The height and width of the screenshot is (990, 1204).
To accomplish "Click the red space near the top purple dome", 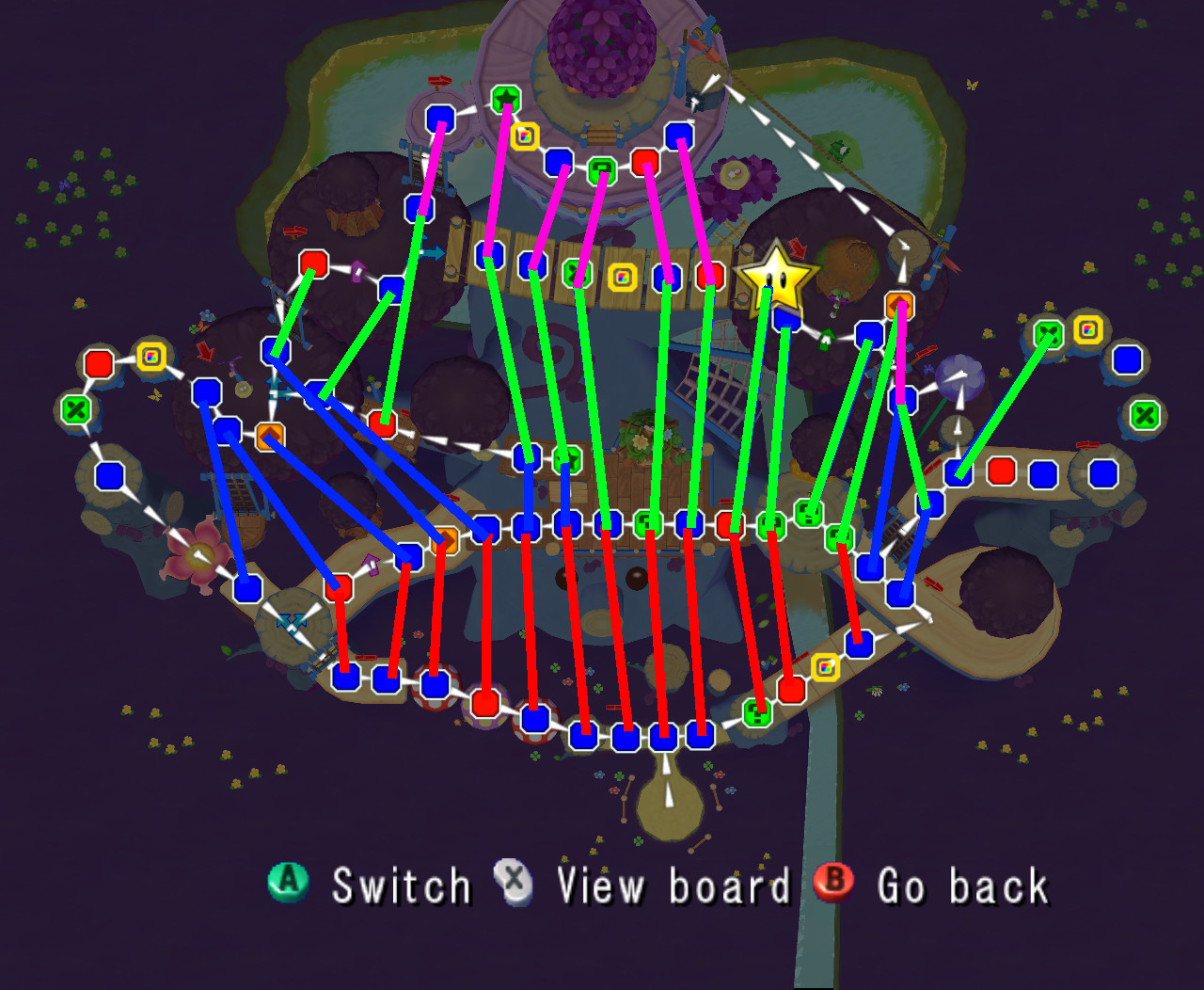I will click(x=643, y=162).
